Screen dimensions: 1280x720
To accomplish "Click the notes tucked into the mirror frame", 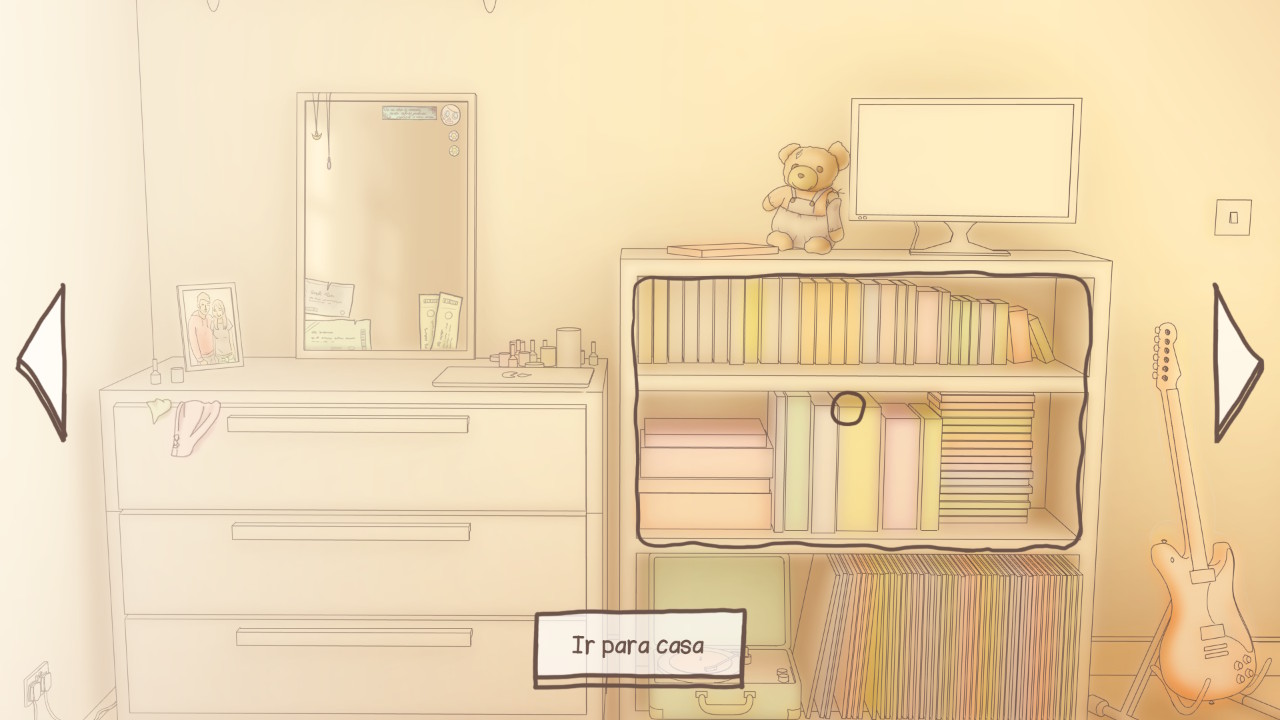I will [x=330, y=300].
